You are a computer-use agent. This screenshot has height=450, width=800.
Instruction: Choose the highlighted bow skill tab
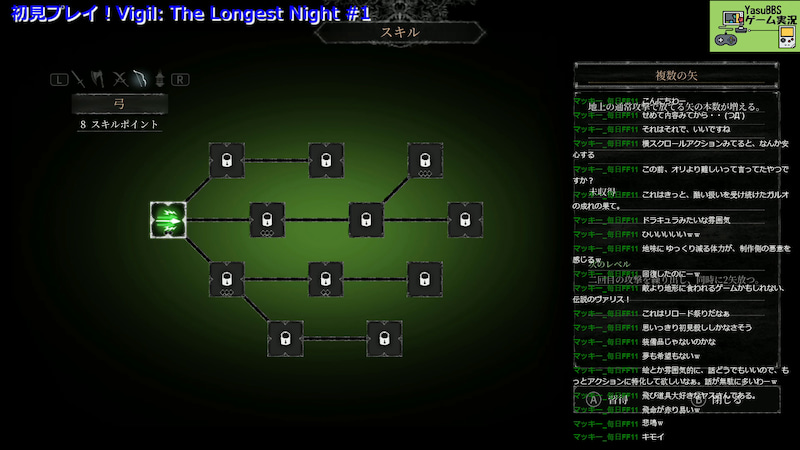[x=140, y=77]
